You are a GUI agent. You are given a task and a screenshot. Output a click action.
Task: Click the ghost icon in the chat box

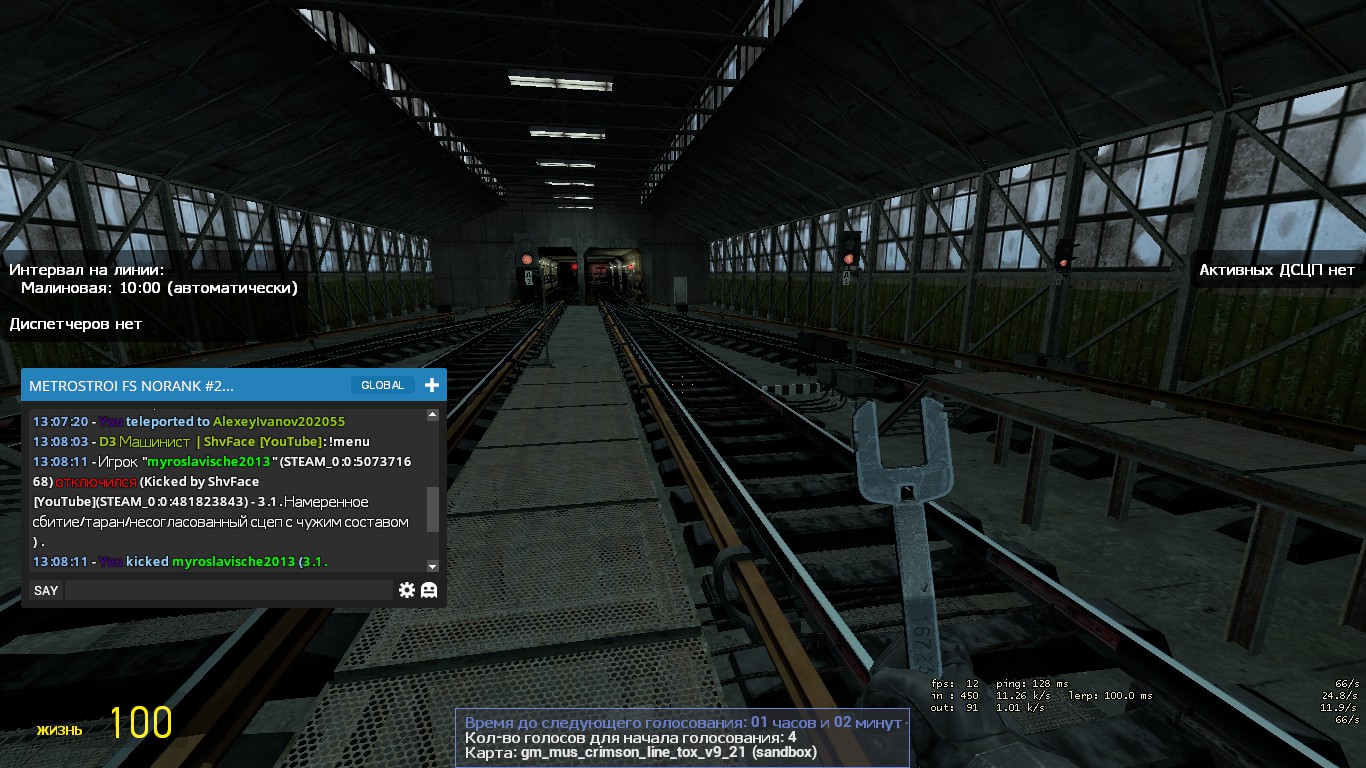pyautogui.click(x=429, y=590)
